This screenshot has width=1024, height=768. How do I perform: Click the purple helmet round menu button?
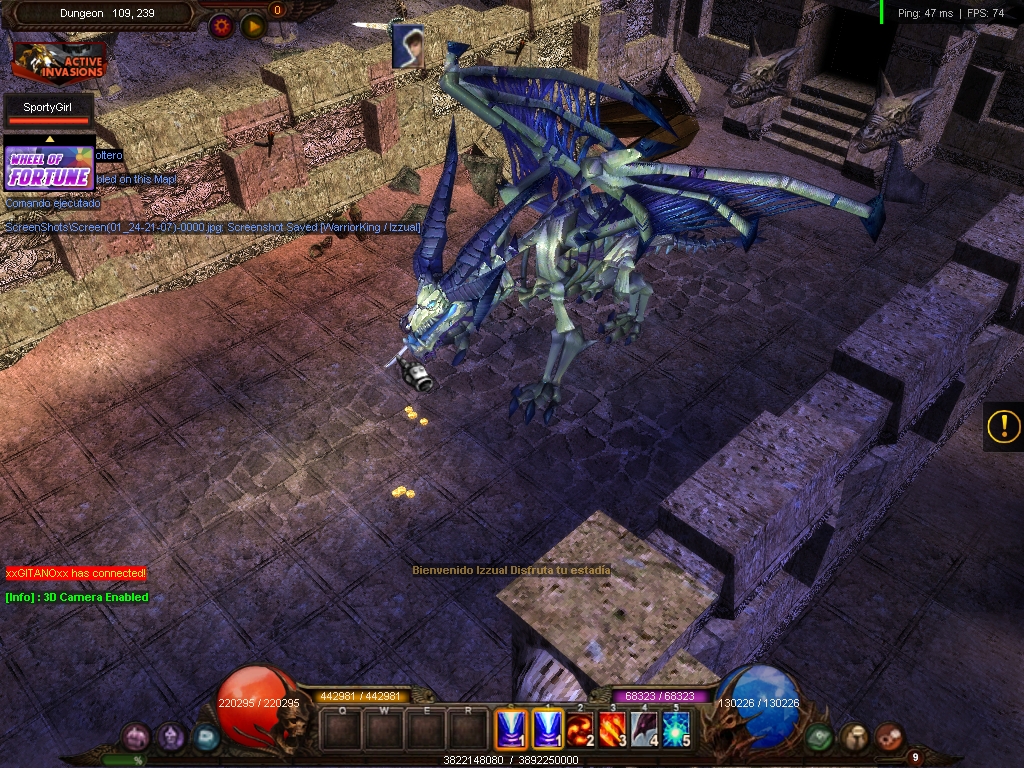(x=172, y=738)
